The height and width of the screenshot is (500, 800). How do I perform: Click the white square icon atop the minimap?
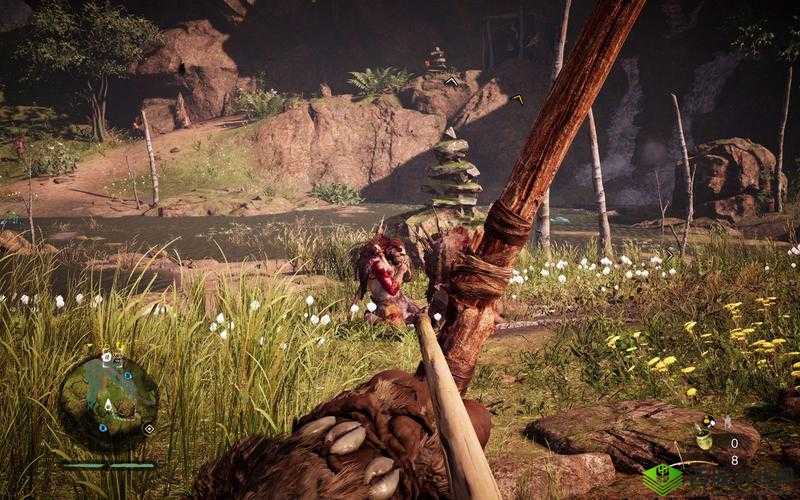[107, 356]
